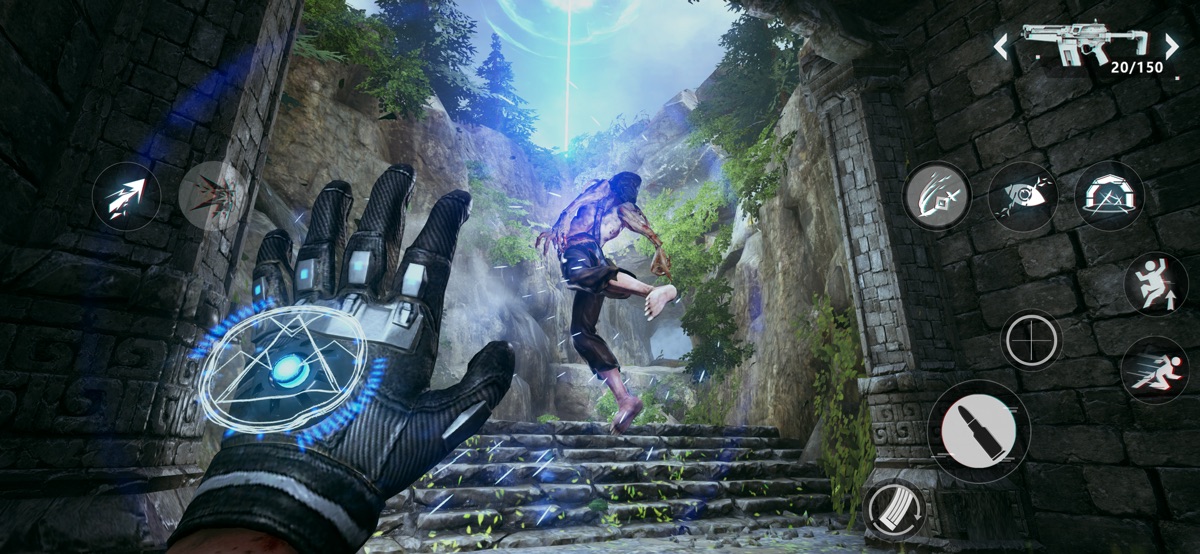Switch to the next weapon with right arrow

point(1171,45)
